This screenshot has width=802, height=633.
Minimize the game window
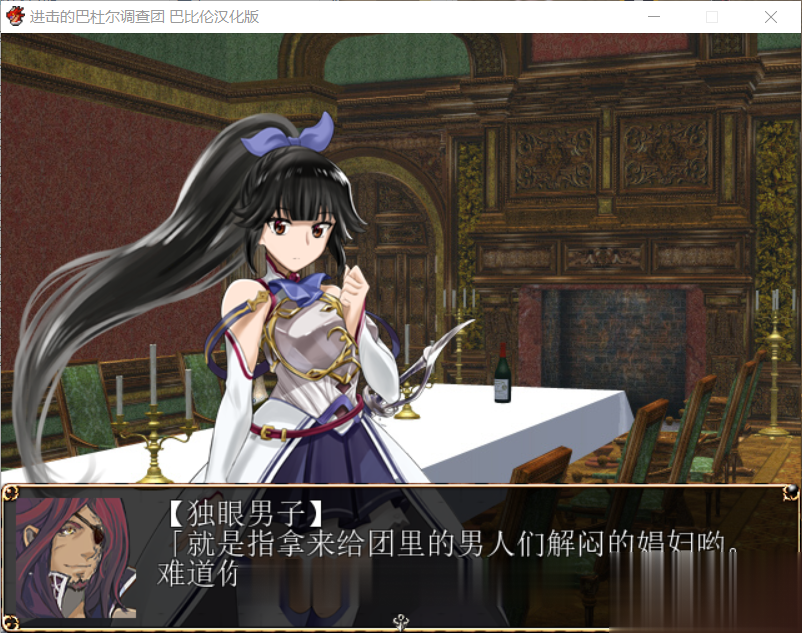tap(653, 17)
